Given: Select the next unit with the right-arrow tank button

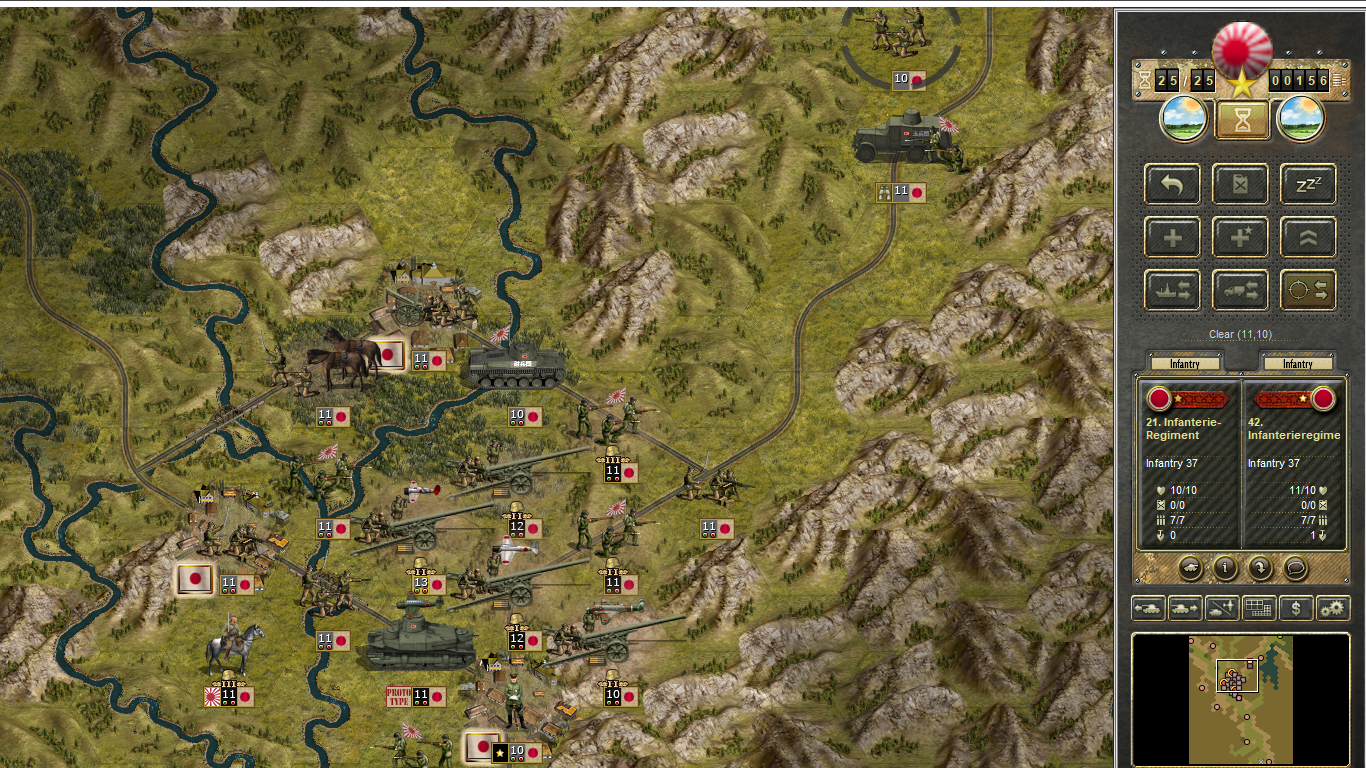Looking at the screenshot, I should coord(1184,607).
